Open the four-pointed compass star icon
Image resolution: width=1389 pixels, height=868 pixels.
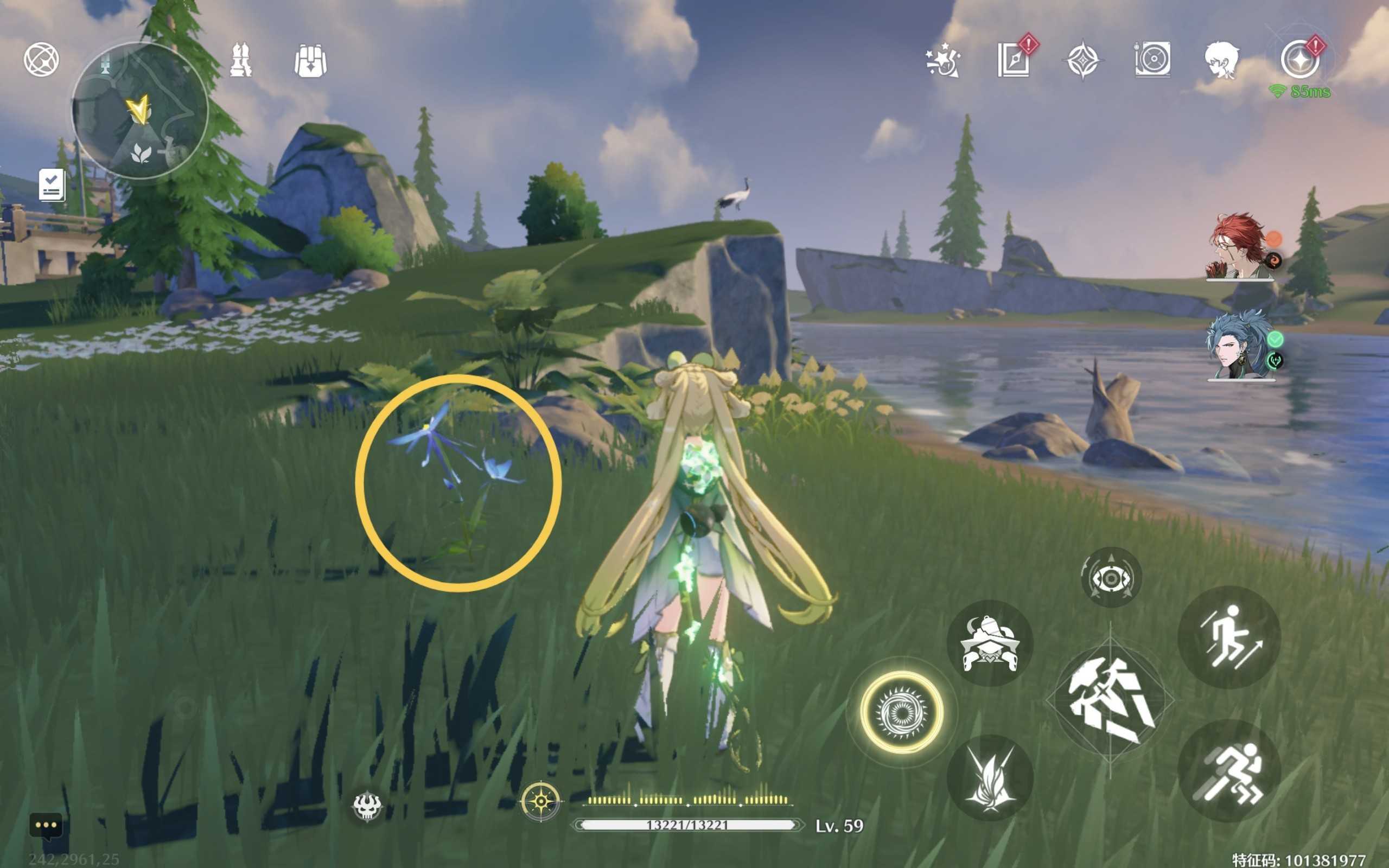tap(1082, 60)
